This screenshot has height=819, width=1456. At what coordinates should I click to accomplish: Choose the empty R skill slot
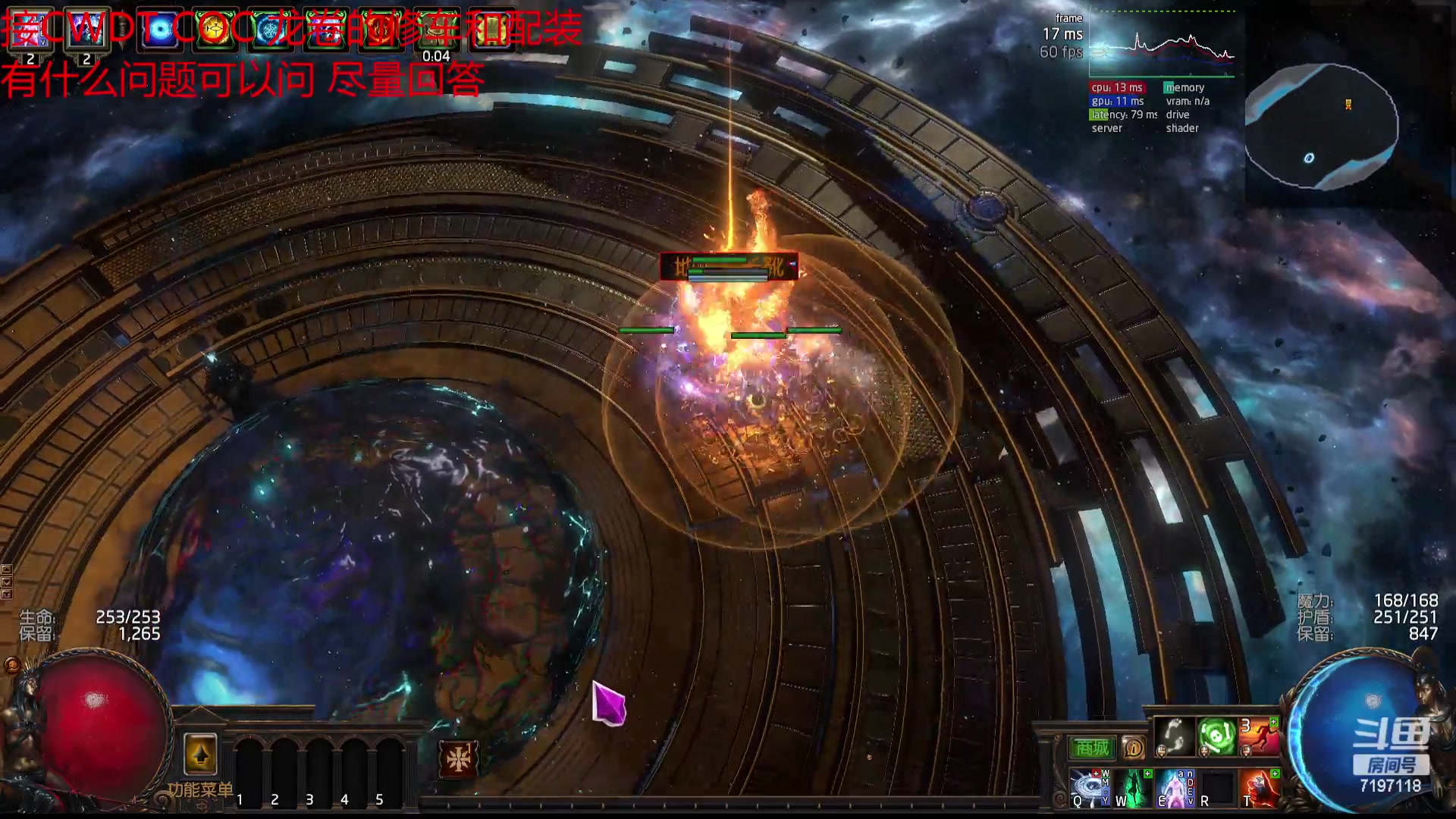pos(1217,789)
